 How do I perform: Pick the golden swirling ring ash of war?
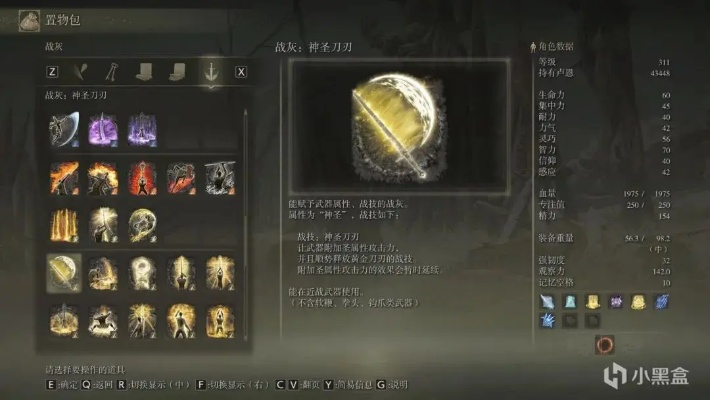[142, 225]
